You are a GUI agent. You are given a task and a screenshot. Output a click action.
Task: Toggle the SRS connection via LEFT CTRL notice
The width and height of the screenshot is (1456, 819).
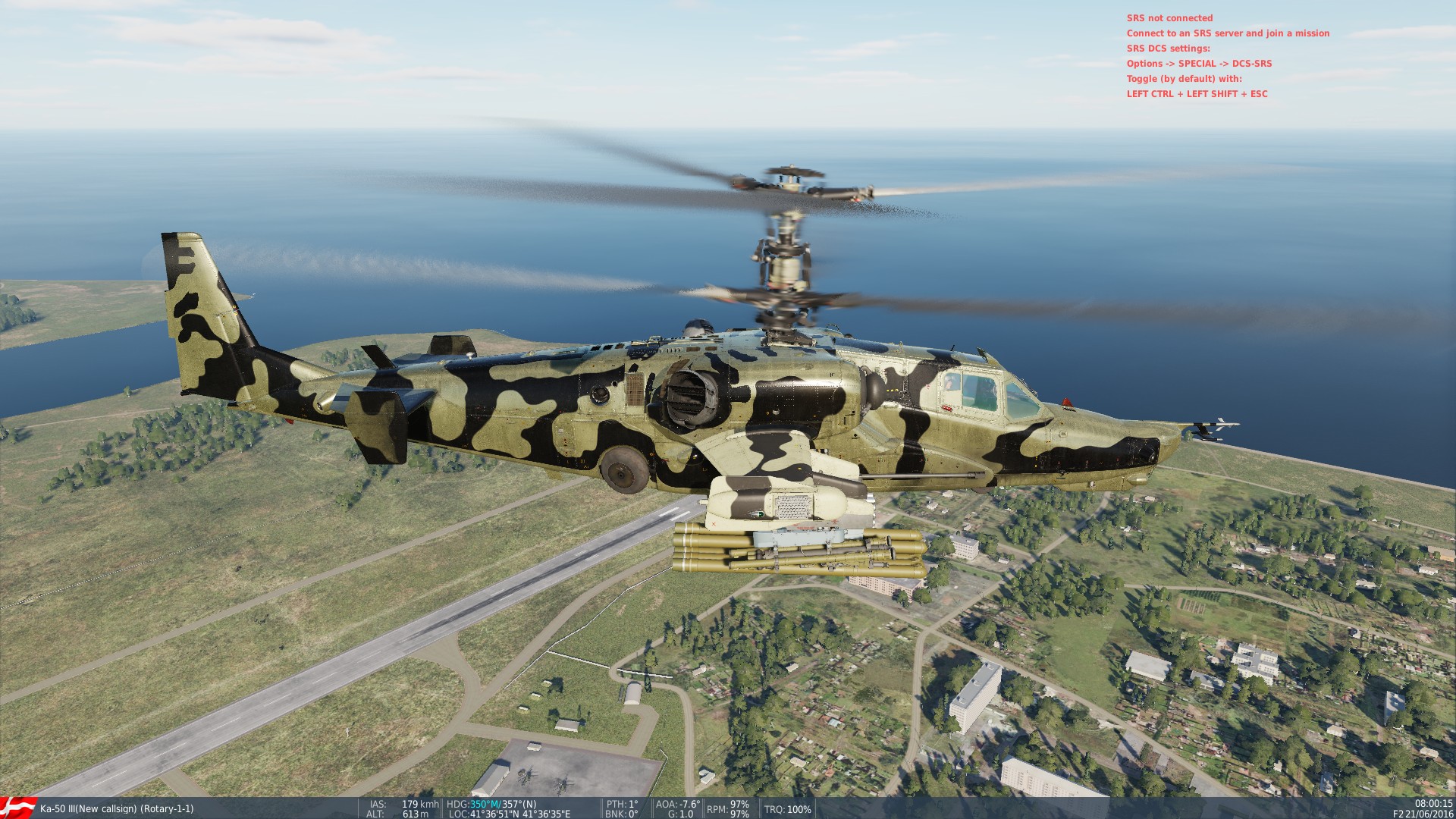[1197, 94]
